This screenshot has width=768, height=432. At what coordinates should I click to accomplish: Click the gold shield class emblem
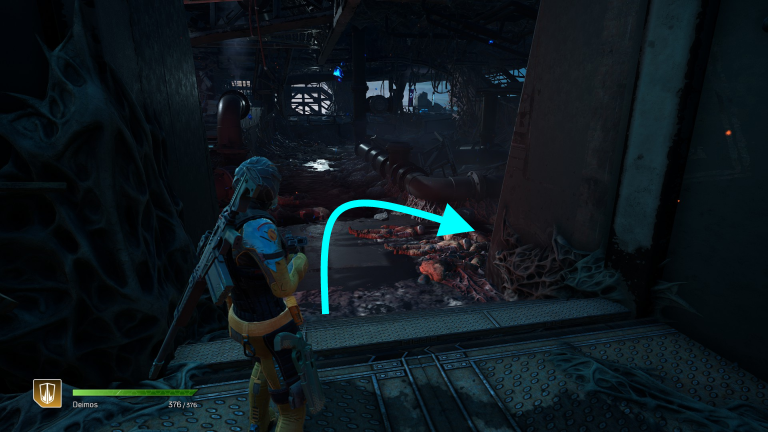47,393
